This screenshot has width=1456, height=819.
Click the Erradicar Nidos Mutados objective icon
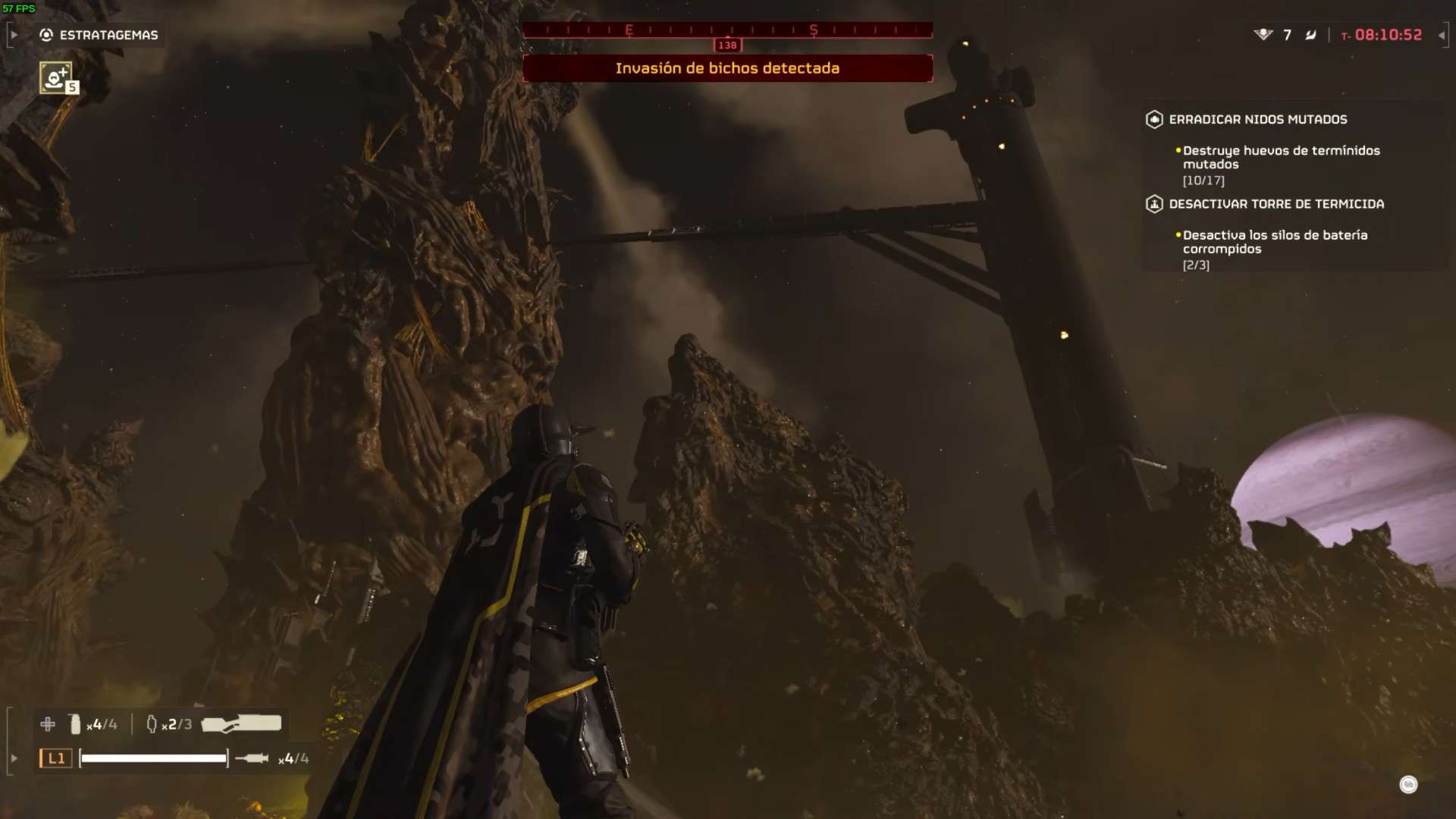click(1153, 119)
